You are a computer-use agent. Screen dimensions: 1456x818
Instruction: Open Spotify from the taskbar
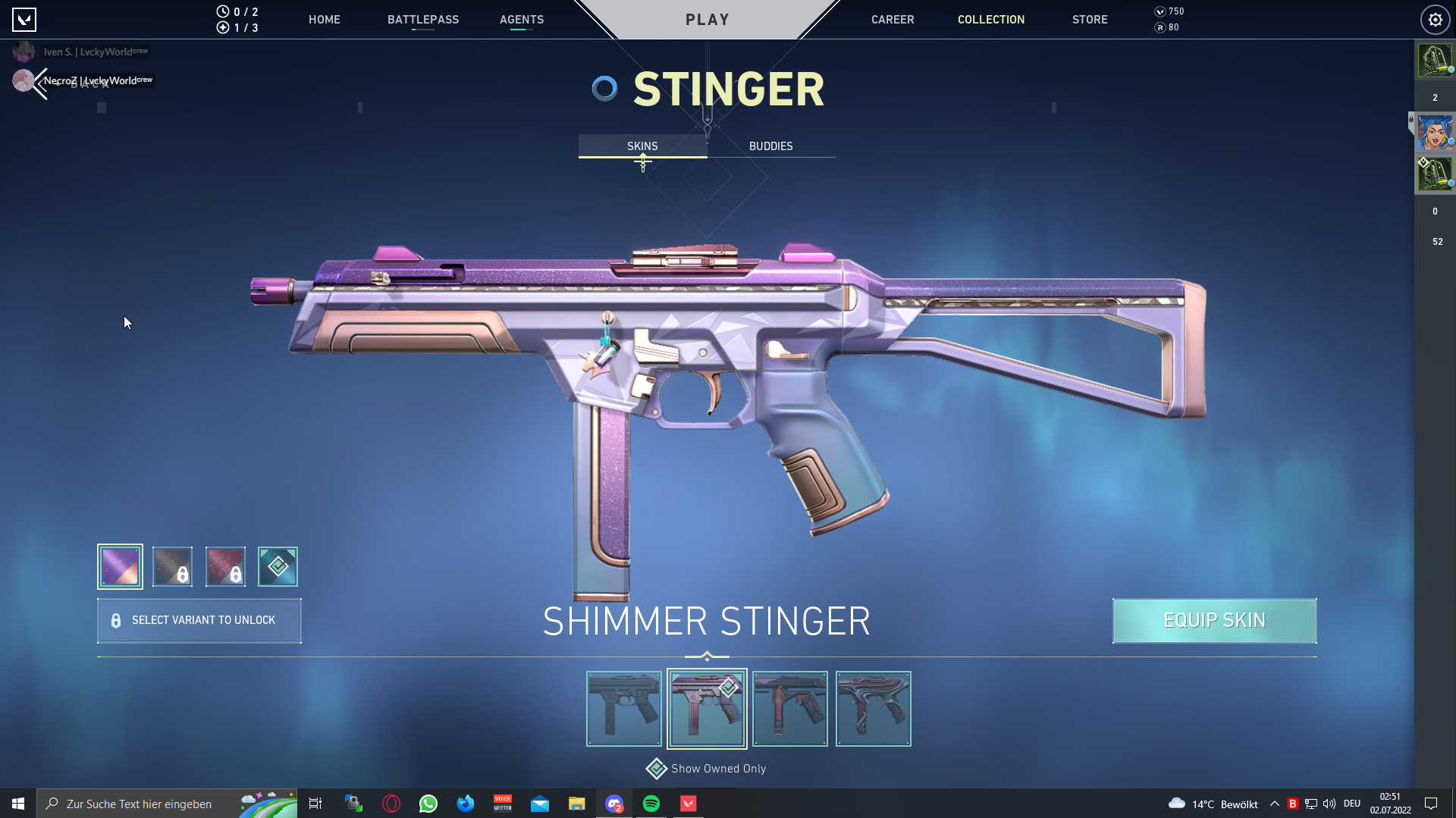pyautogui.click(x=651, y=804)
